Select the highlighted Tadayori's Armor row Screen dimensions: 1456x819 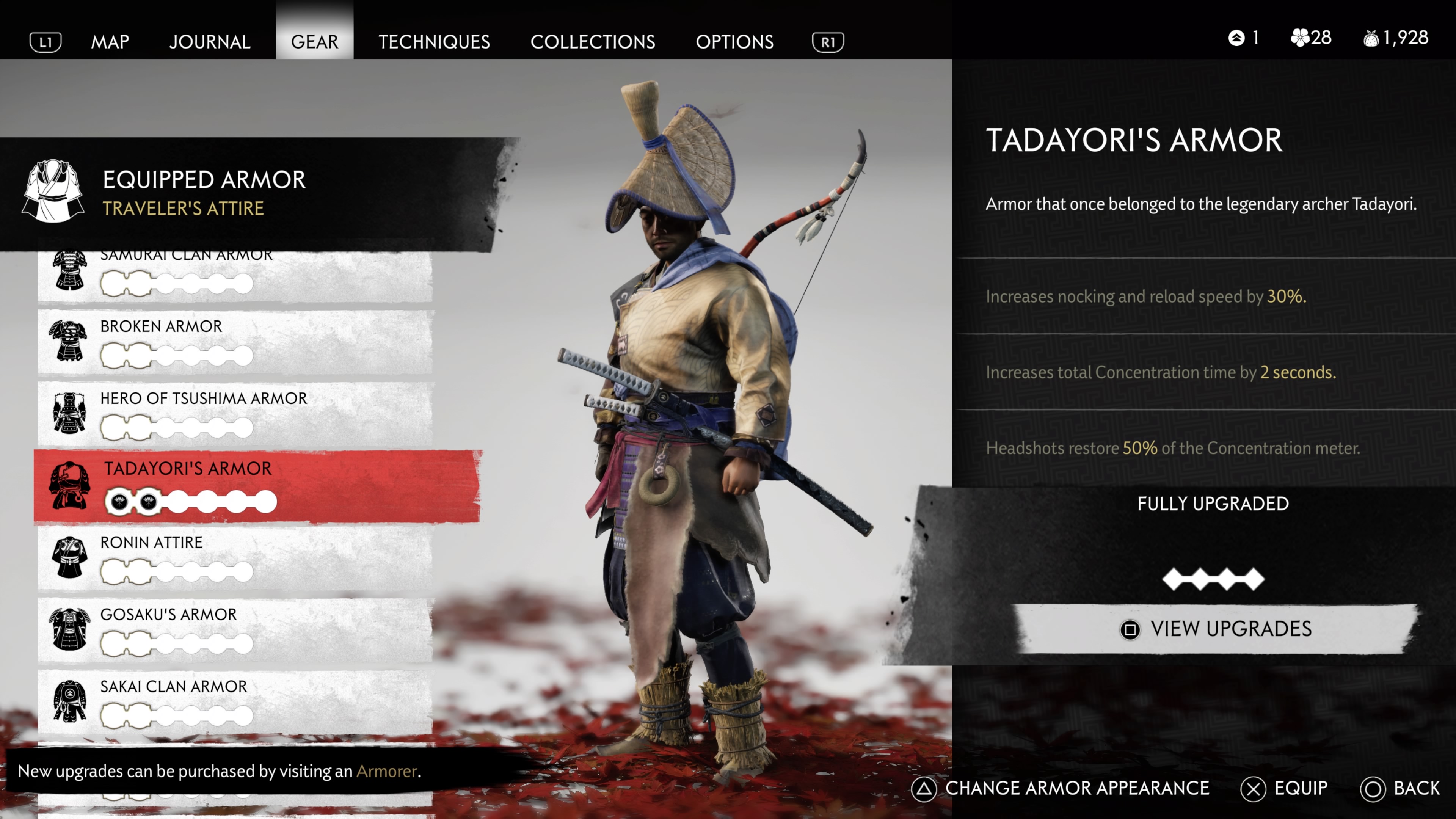(x=257, y=486)
